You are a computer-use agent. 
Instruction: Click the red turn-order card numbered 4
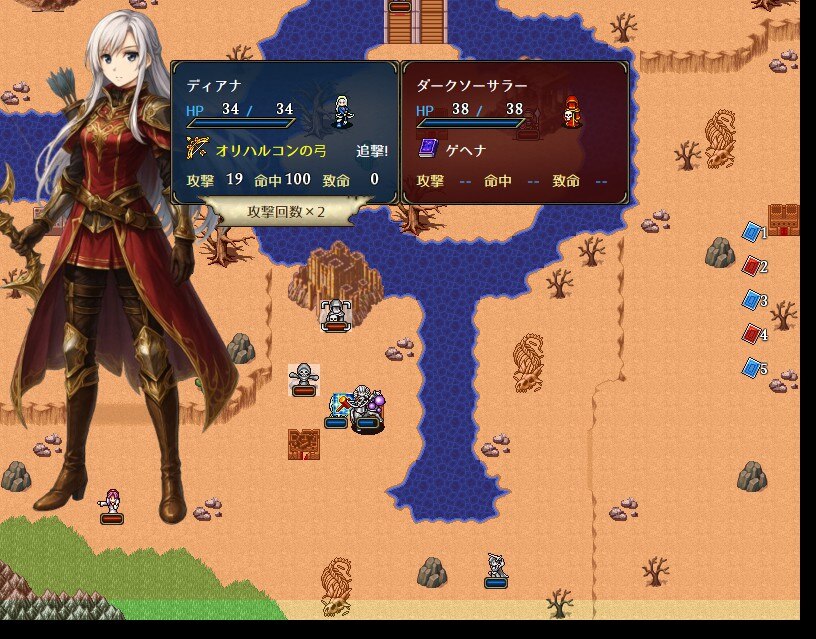pos(751,334)
